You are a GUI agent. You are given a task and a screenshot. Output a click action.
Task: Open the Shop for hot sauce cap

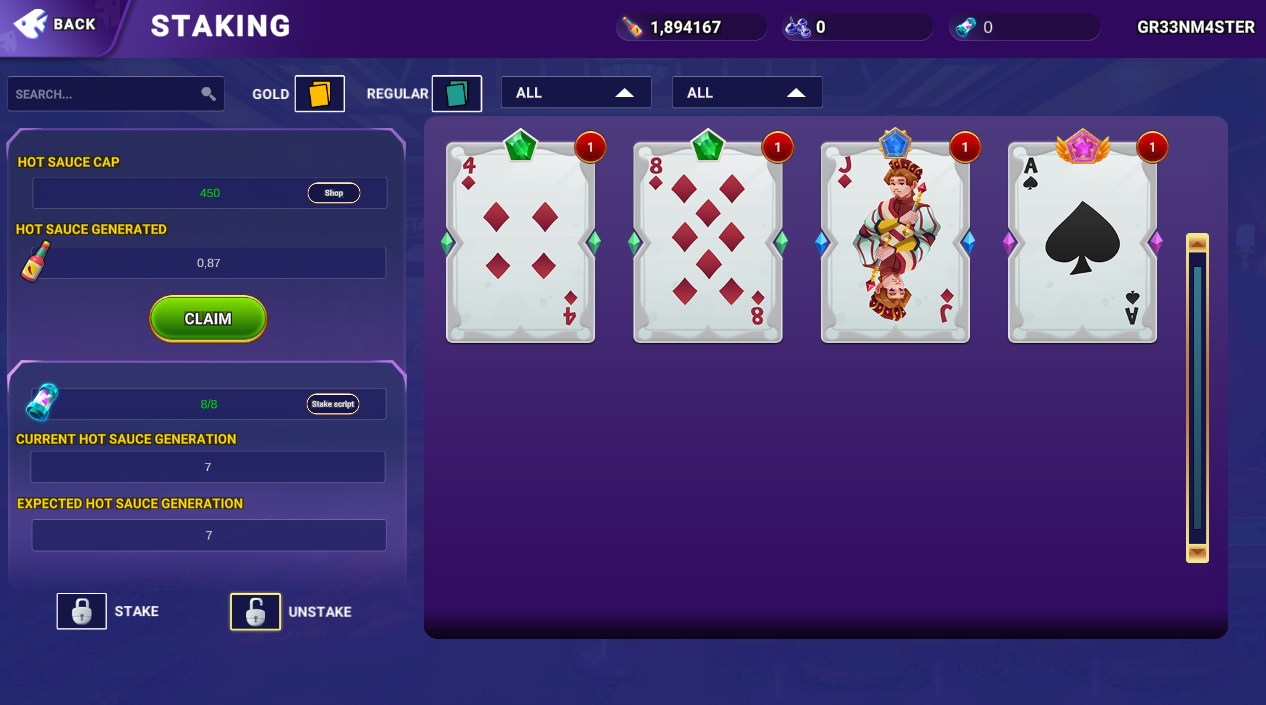coord(334,193)
